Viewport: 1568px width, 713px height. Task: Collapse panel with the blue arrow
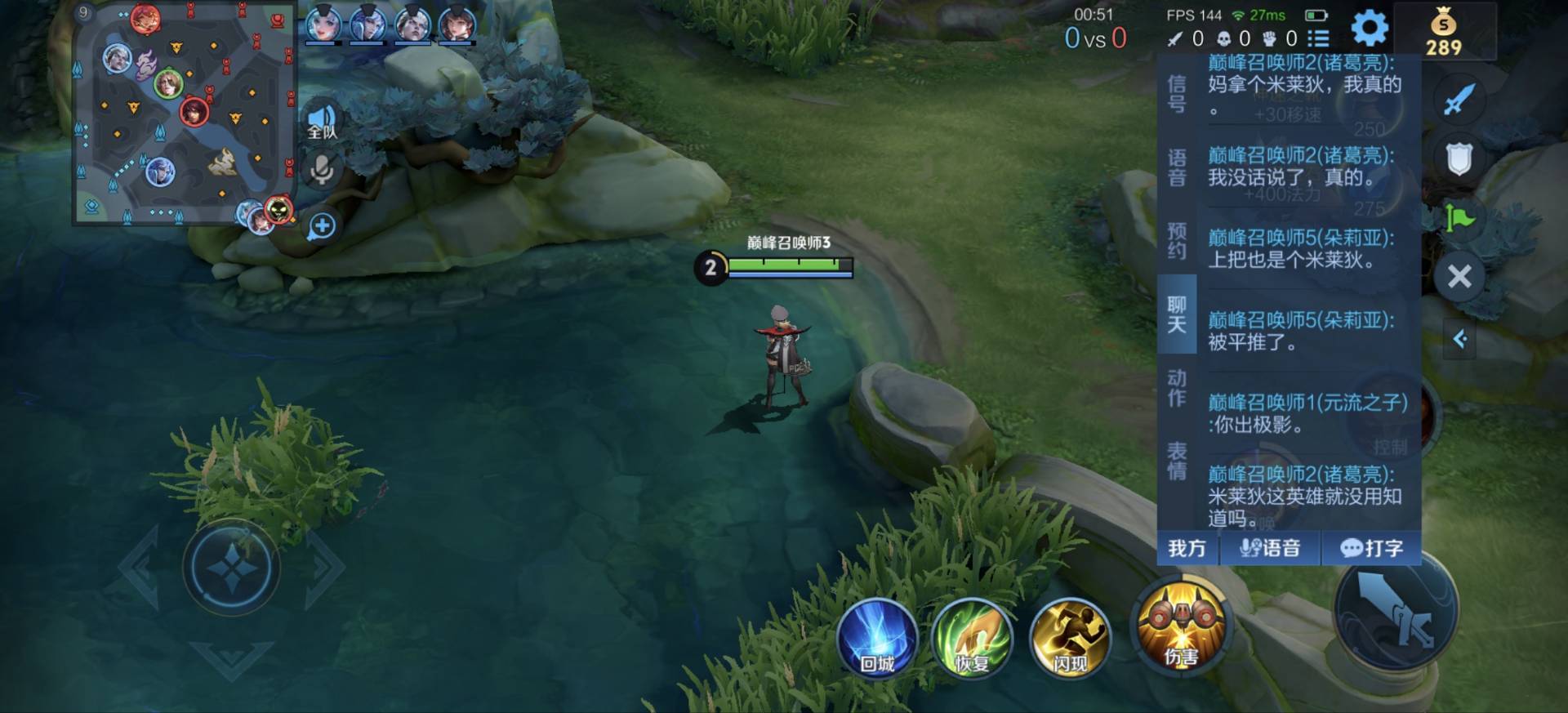point(1460,339)
